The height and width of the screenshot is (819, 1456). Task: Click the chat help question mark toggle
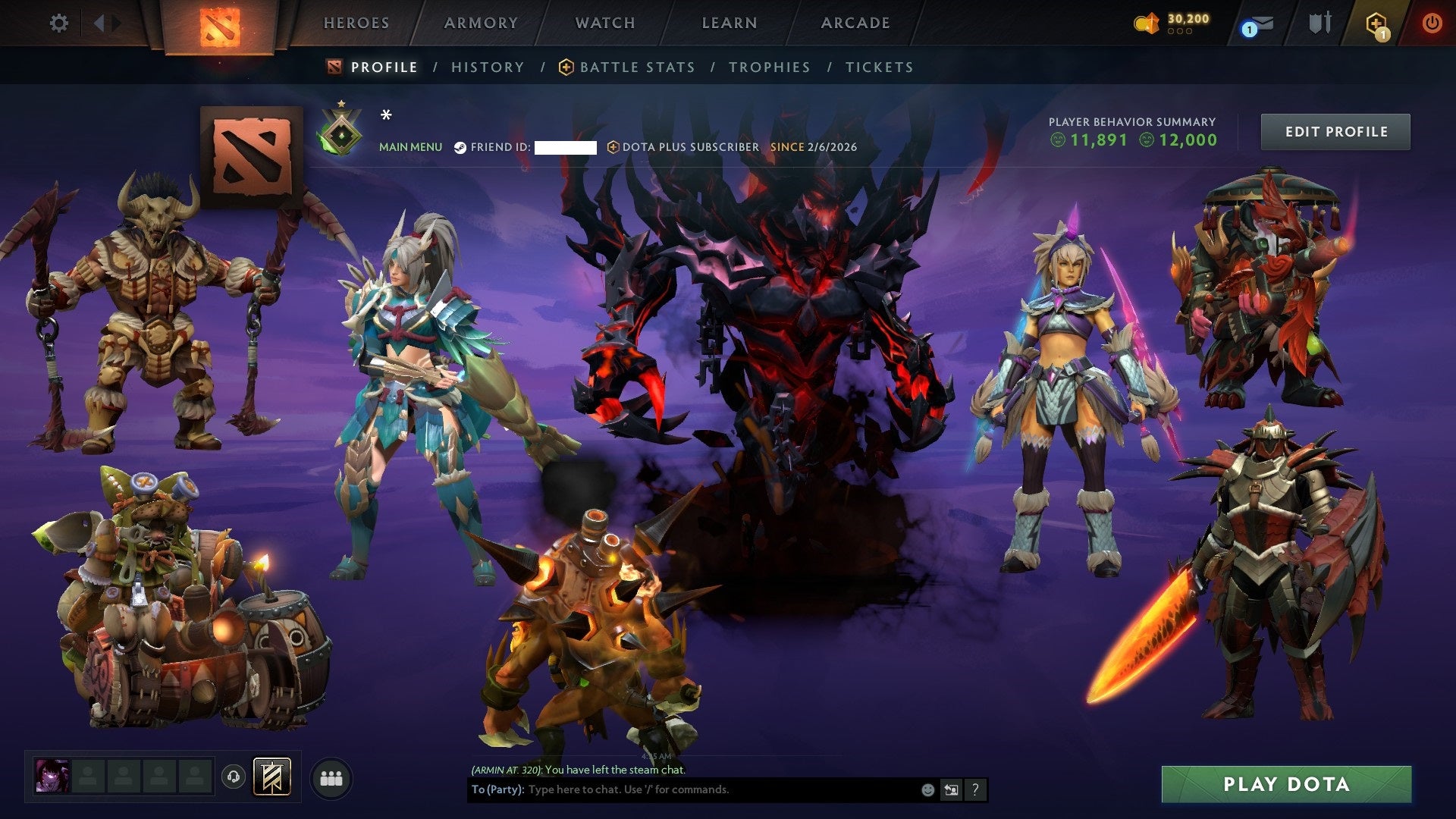[974, 789]
